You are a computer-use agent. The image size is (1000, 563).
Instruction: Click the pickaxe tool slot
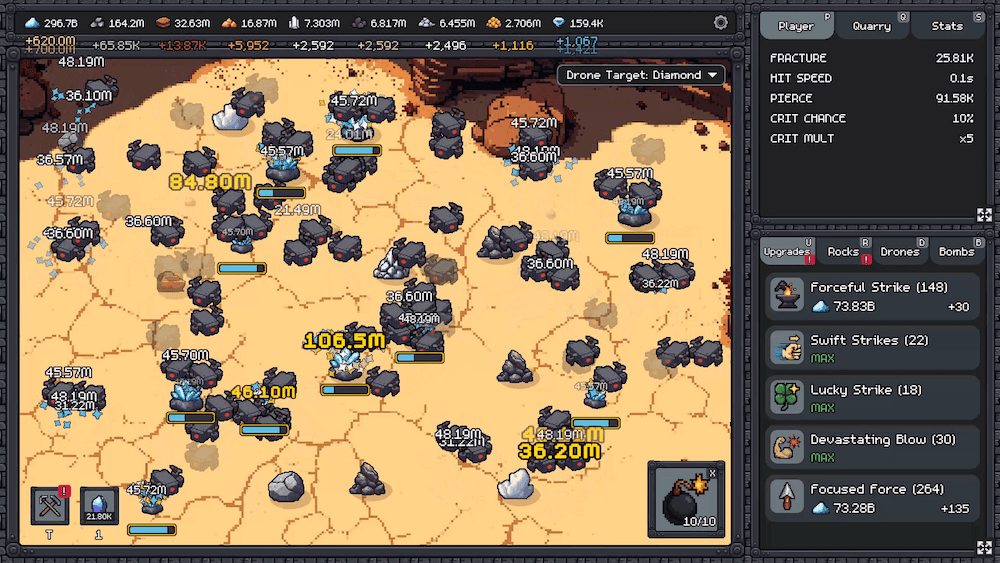[49, 506]
